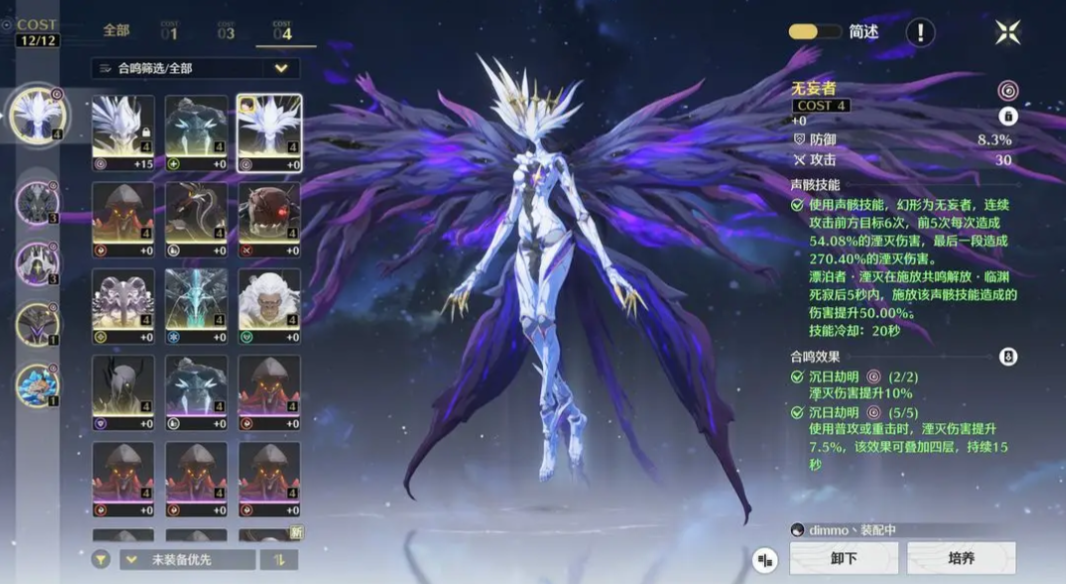Switch to the 全部 (All) cost tab
1066x584 pixels.
click(117, 31)
